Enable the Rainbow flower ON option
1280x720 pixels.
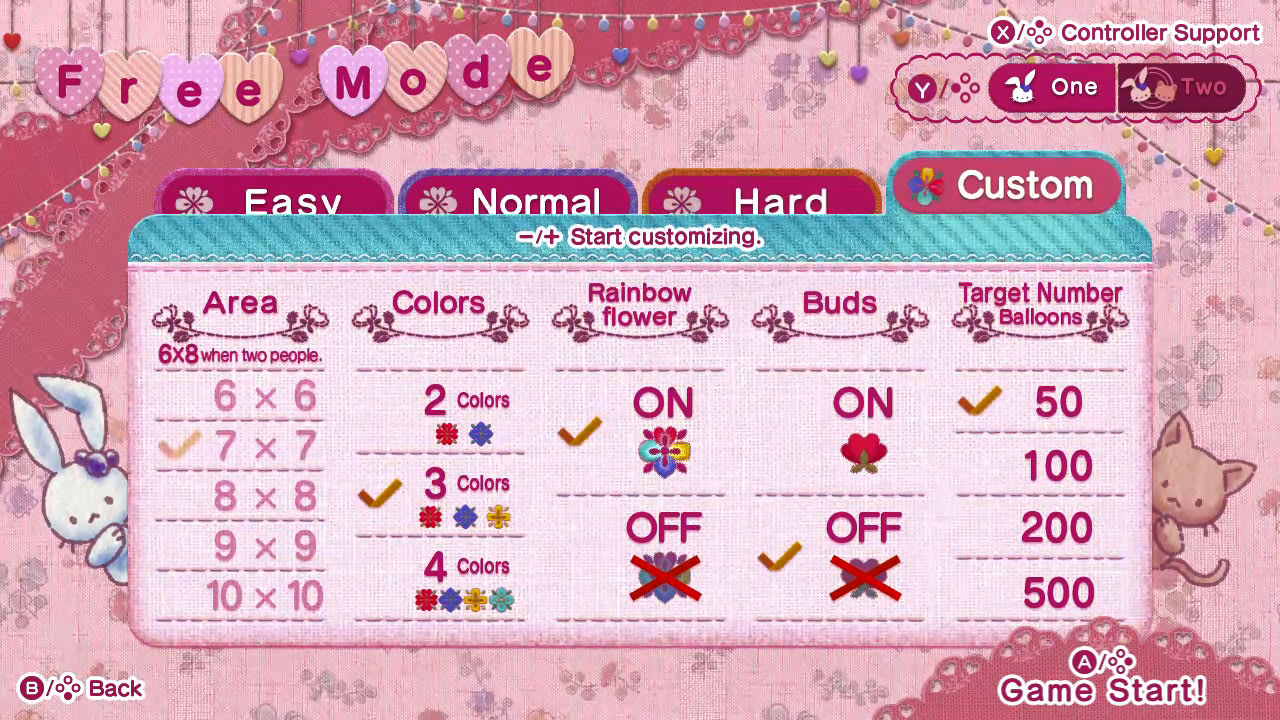pyautogui.click(x=664, y=402)
